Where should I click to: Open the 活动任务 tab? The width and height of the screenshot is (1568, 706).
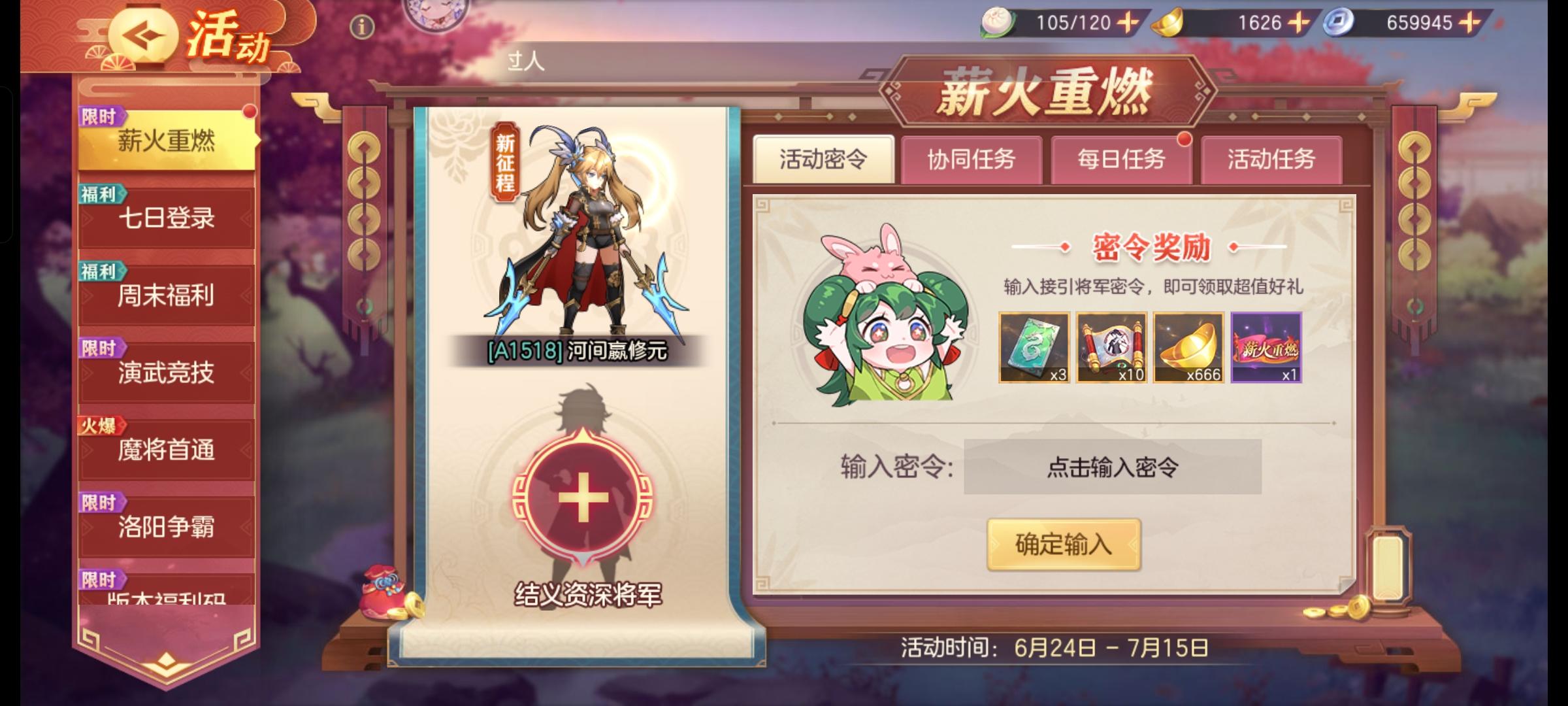pyautogui.click(x=1268, y=158)
